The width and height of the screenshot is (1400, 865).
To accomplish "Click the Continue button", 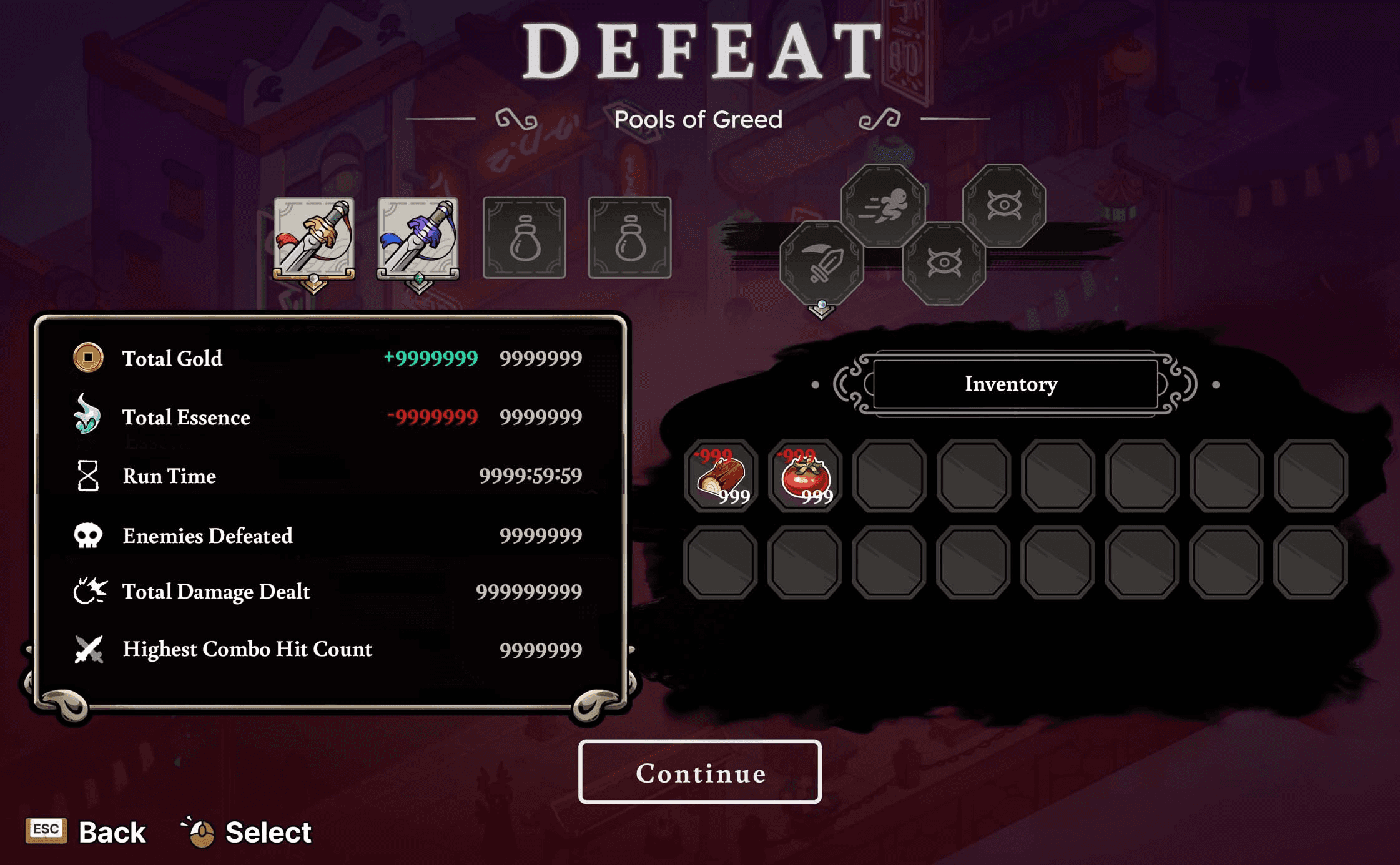I will (699, 772).
